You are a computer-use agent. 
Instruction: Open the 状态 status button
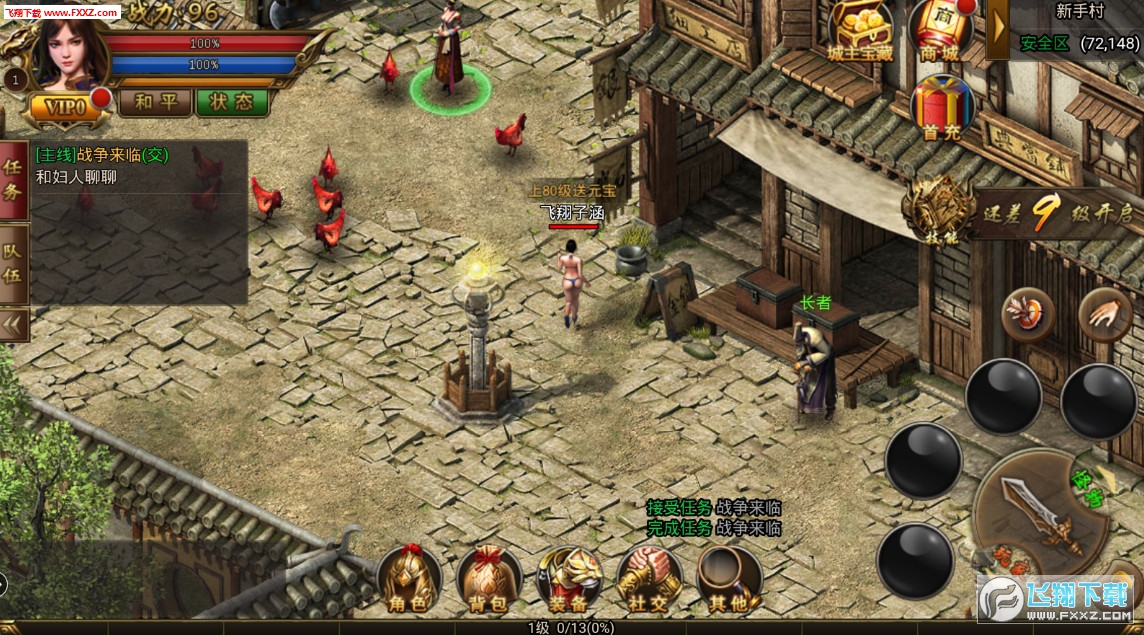[232, 102]
